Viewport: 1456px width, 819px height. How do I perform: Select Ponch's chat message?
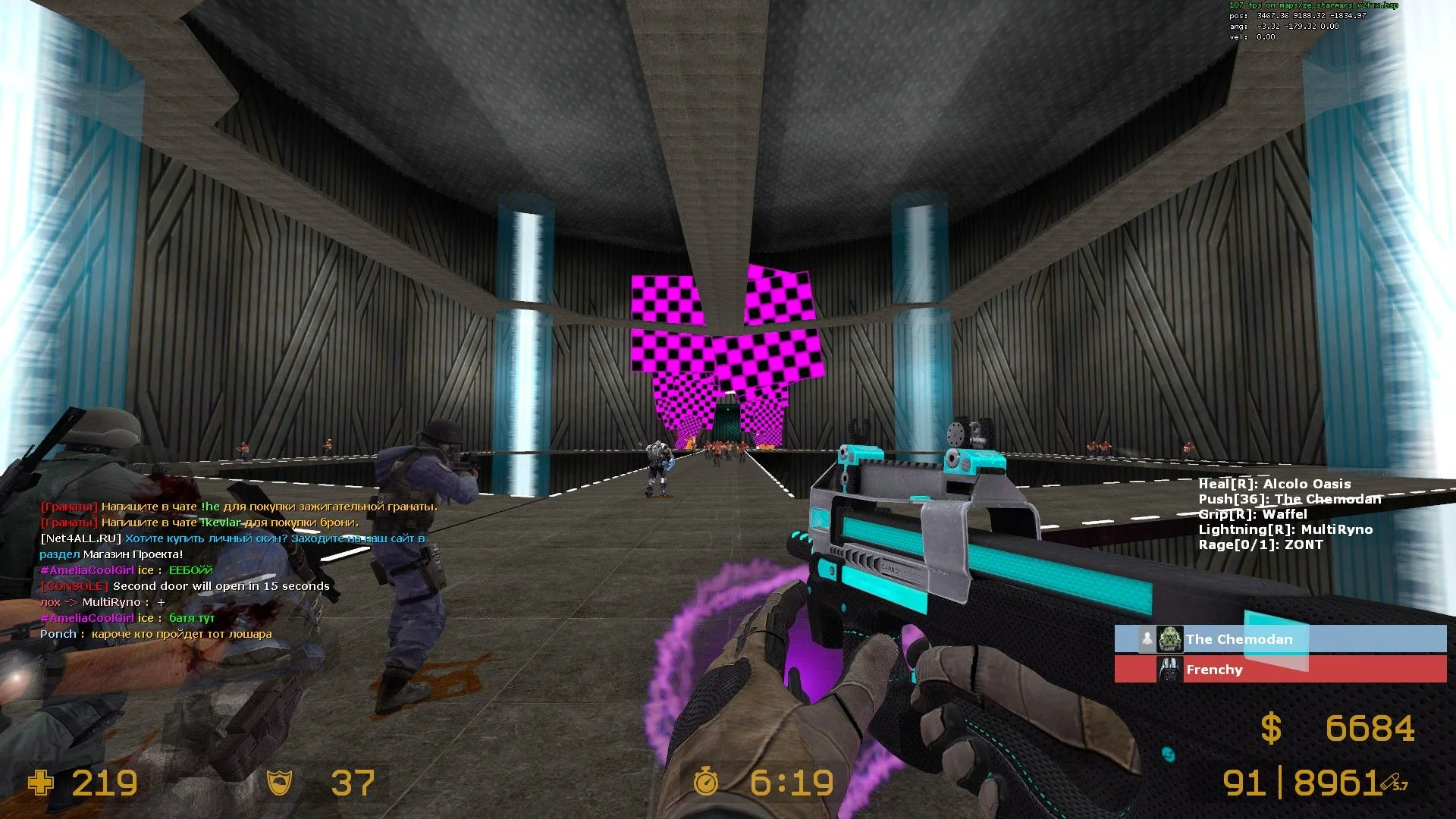tap(155, 634)
